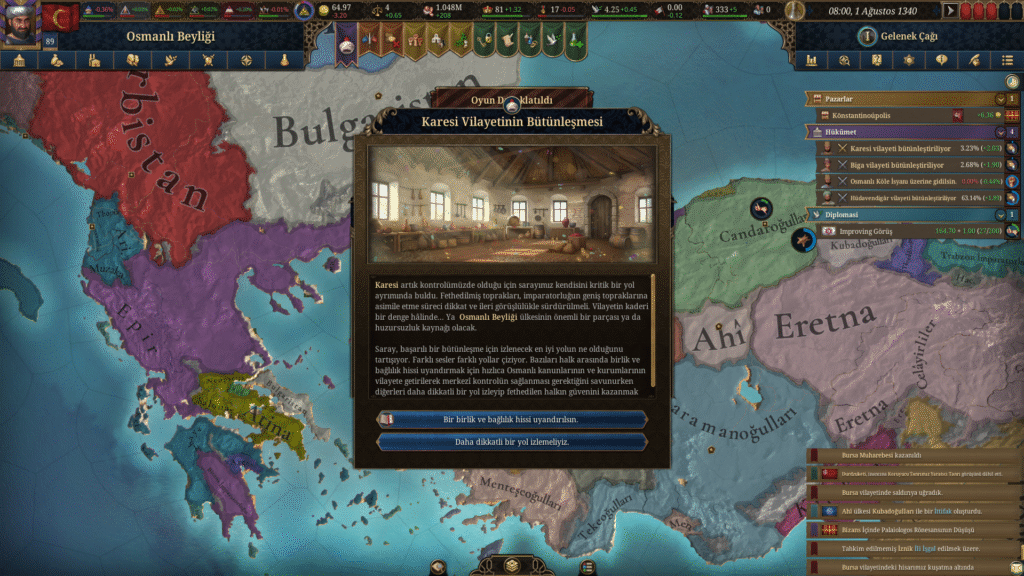This screenshot has height=576, width=1024.
Task: Open the Ottoman red crescent flag
Action: [x=60, y=17]
